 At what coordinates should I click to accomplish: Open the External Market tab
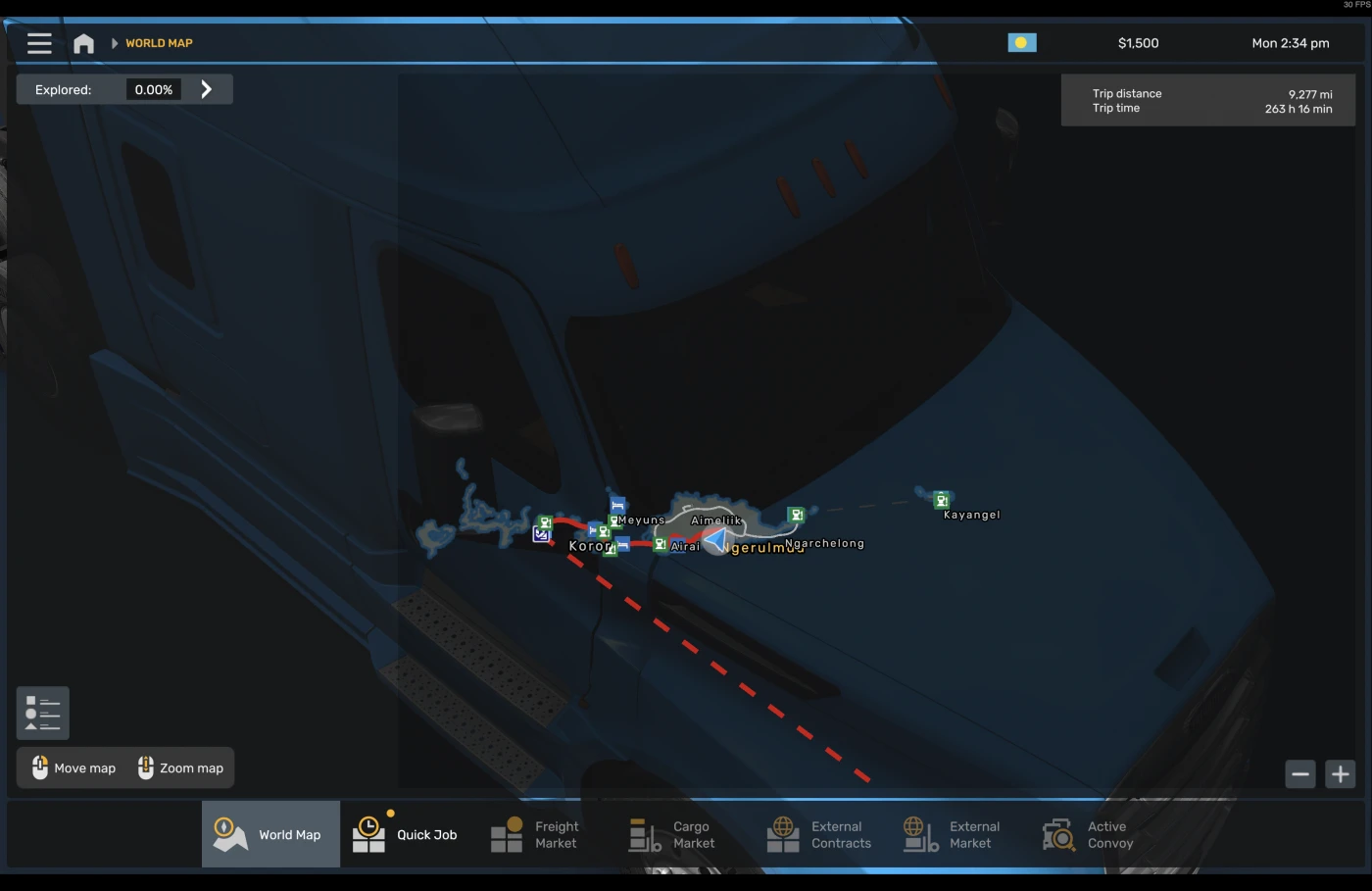(919, 833)
